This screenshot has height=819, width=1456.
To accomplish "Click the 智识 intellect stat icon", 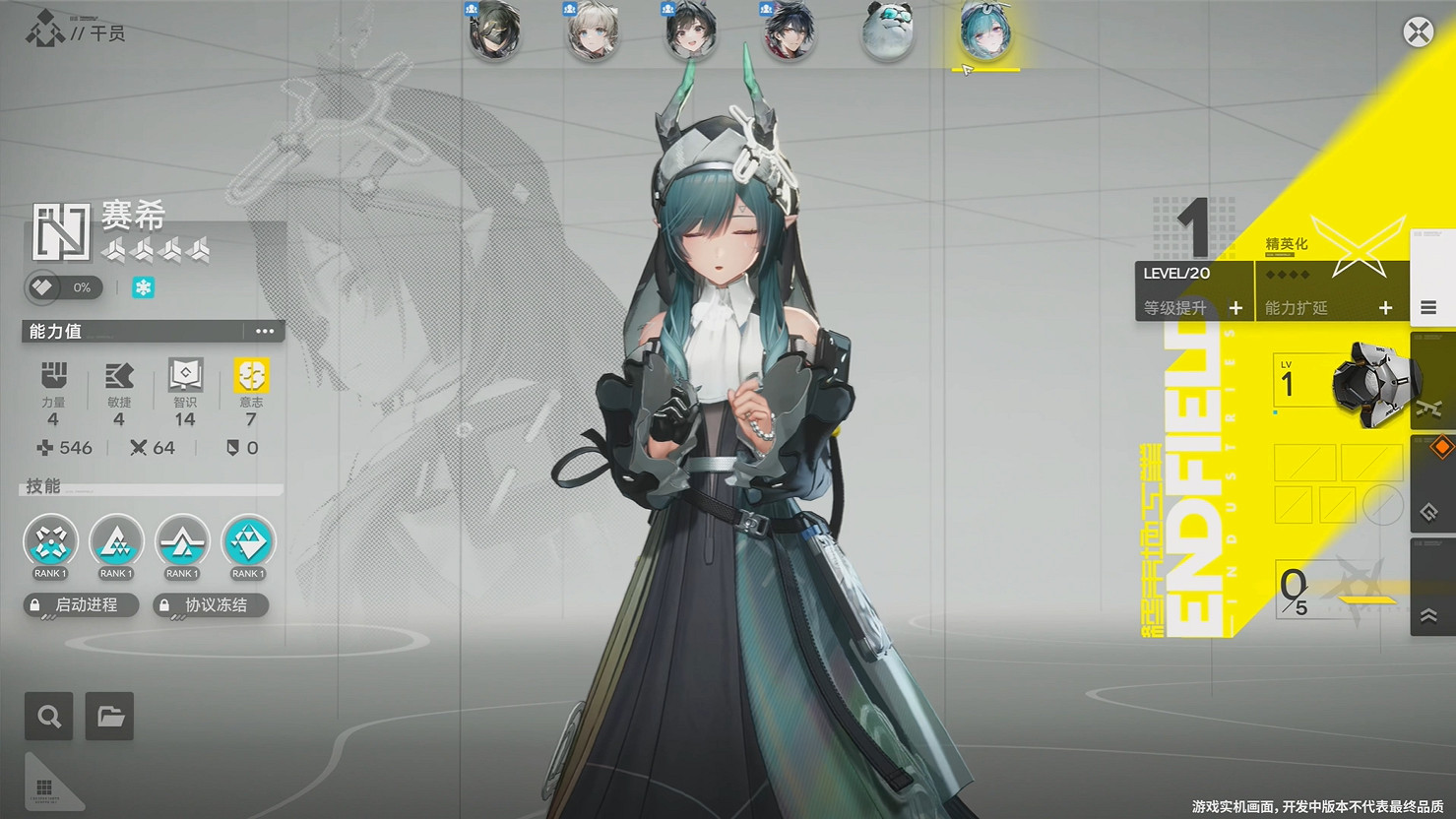I will [x=184, y=376].
